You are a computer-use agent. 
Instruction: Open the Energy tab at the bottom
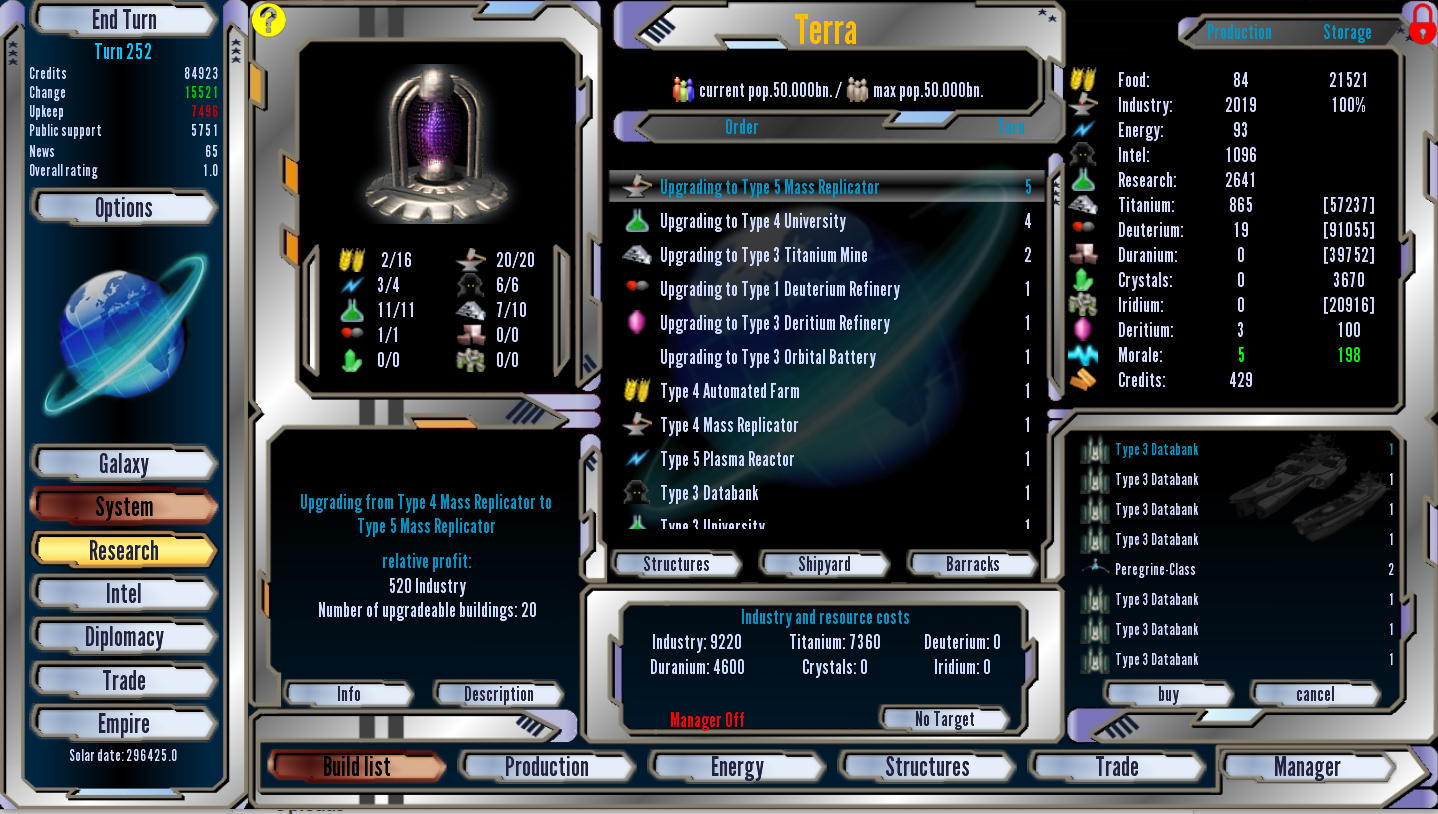(737, 767)
